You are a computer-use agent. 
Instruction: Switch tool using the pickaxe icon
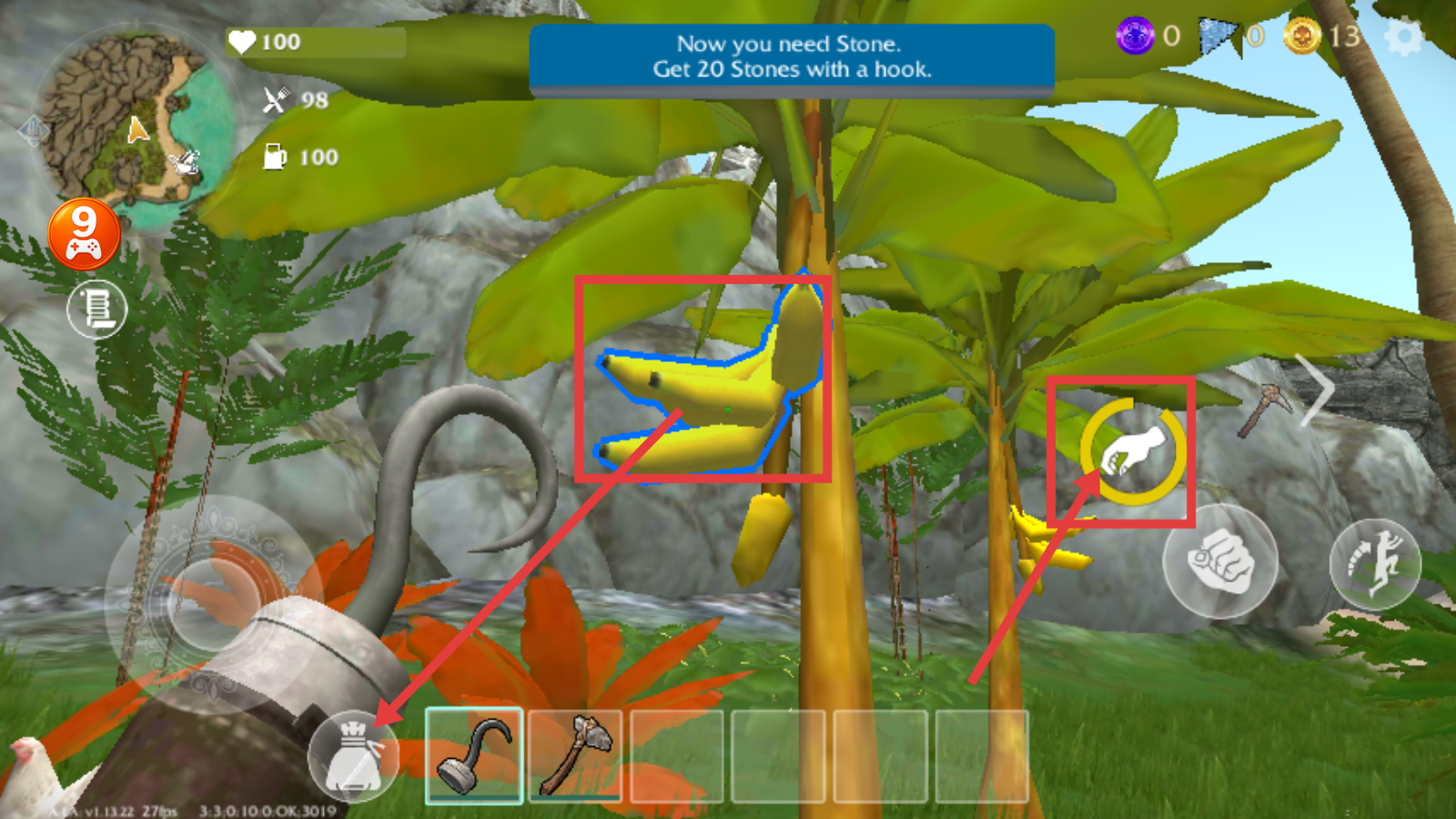pyautogui.click(x=1266, y=409)
